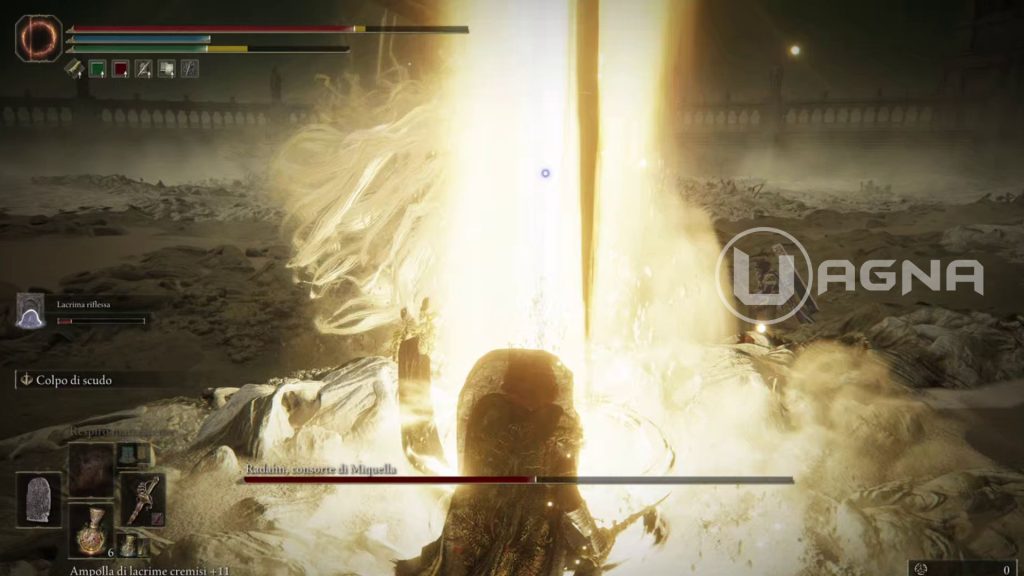The width and height of the screenshot is (1024, 576).
Task: Click the green square buff status icon
Action: (x=98, y=69)
